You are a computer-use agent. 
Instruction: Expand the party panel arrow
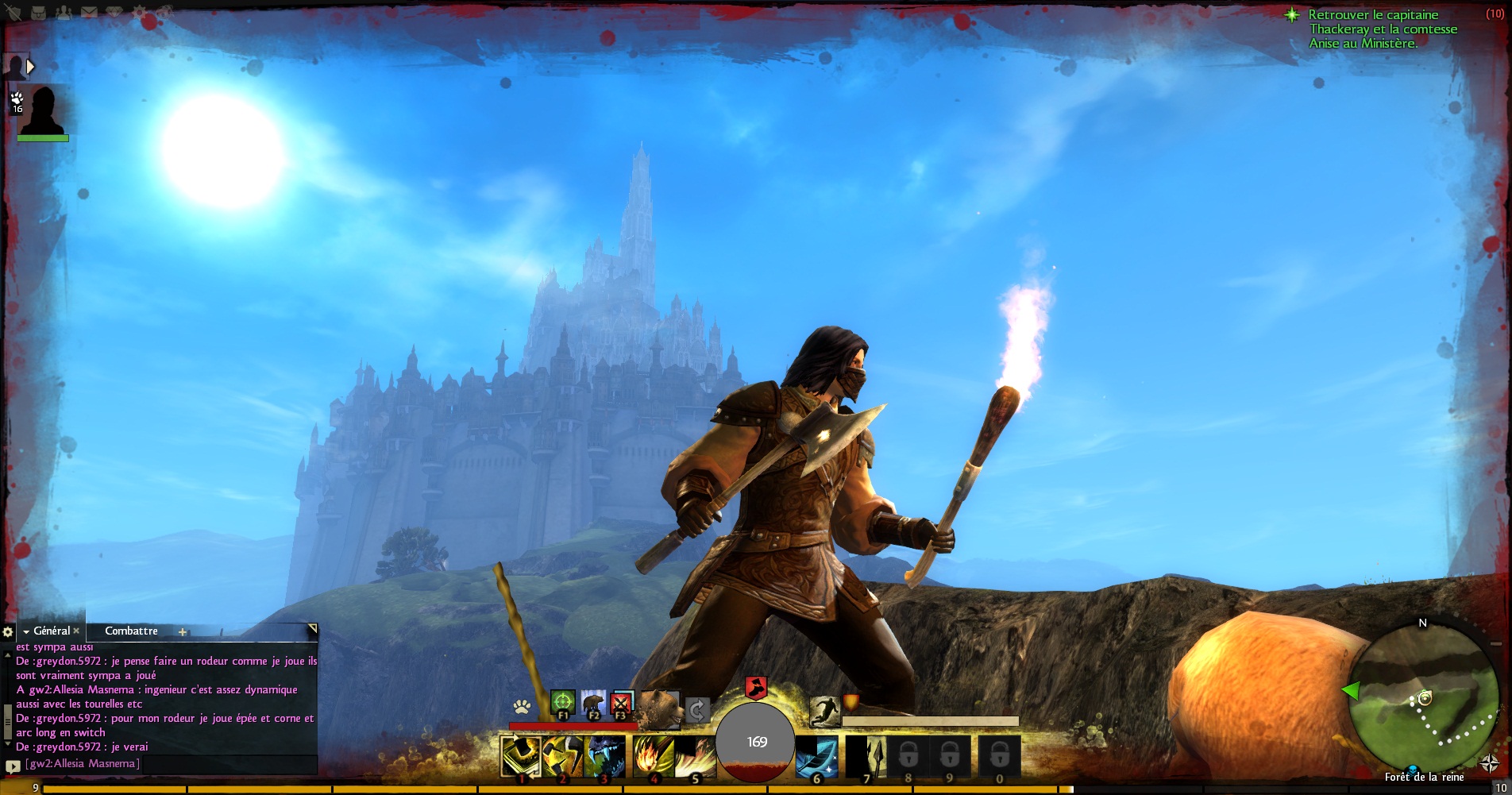(x=30, y=67)
